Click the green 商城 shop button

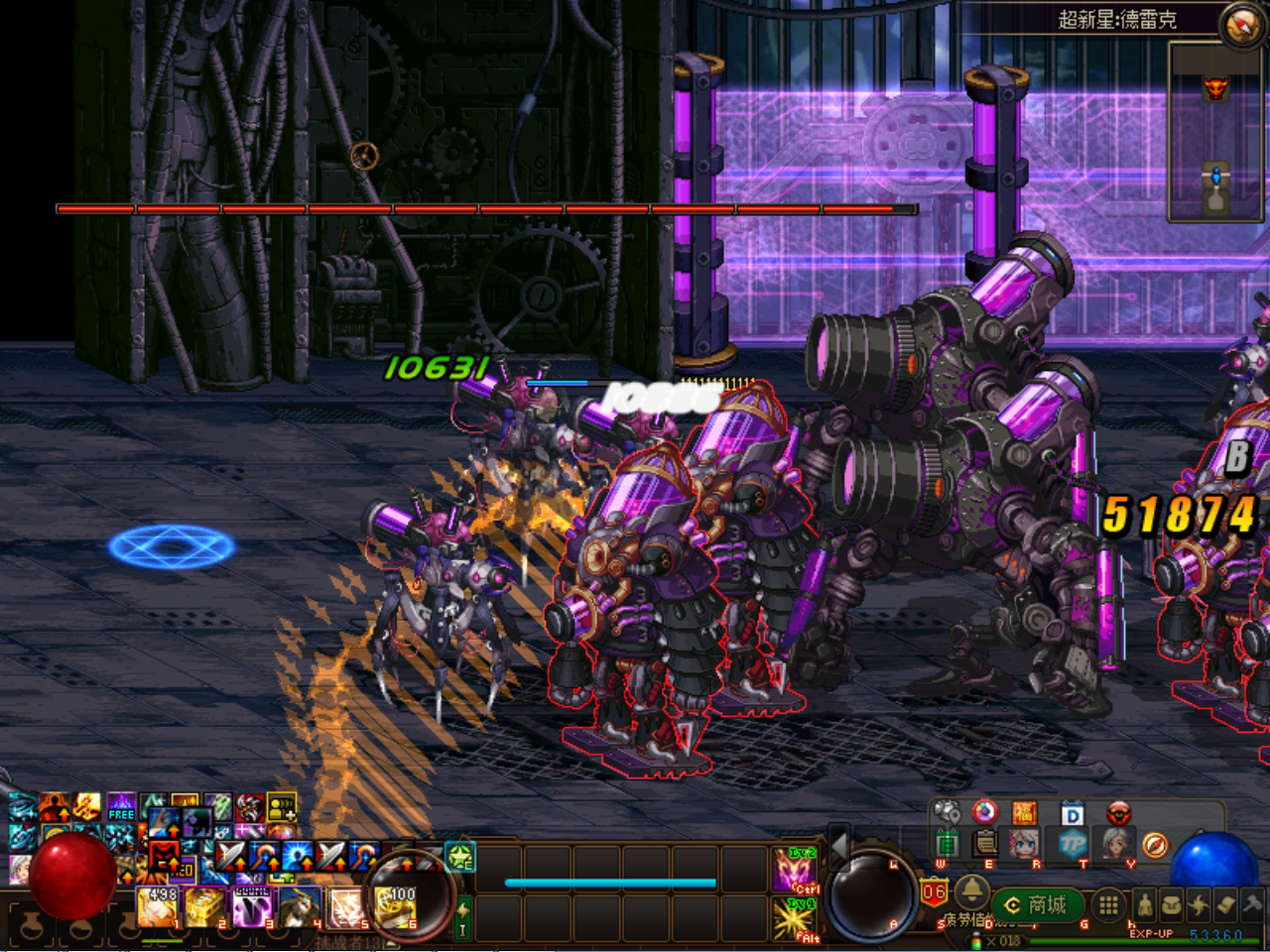tap(1037, 904)
